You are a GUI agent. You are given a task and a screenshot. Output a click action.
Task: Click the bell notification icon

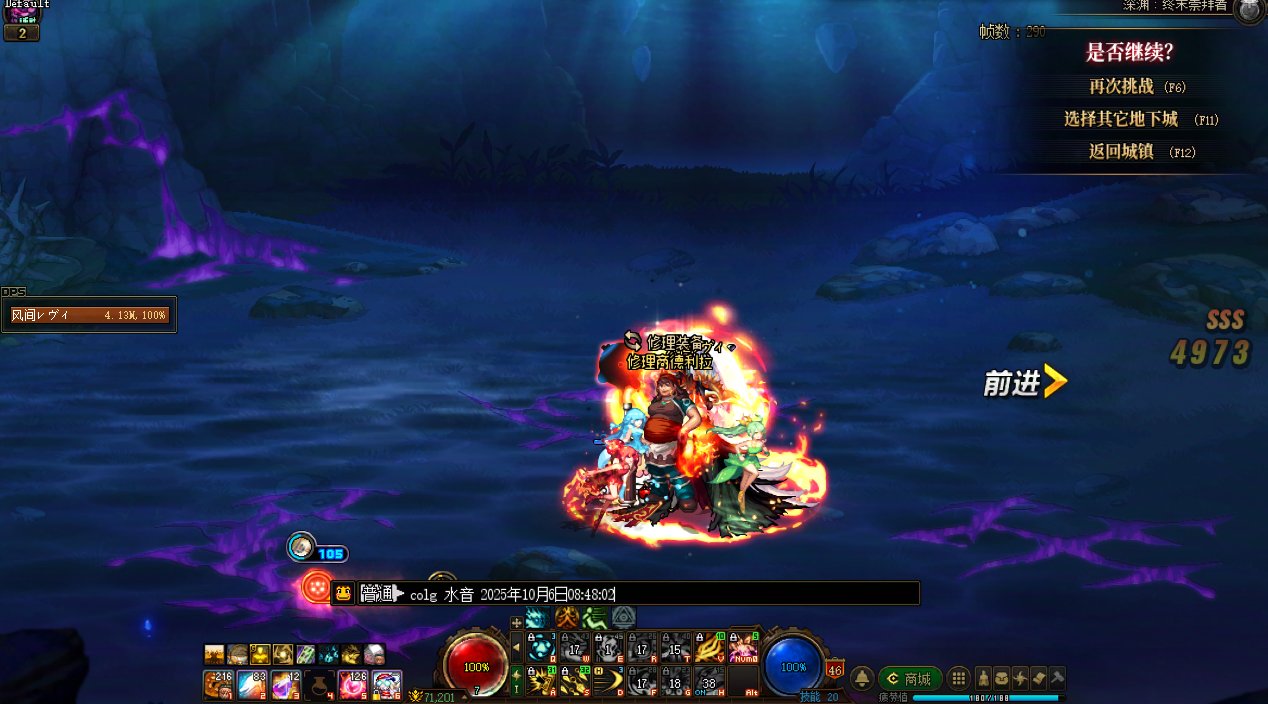[x=862, y=679]
